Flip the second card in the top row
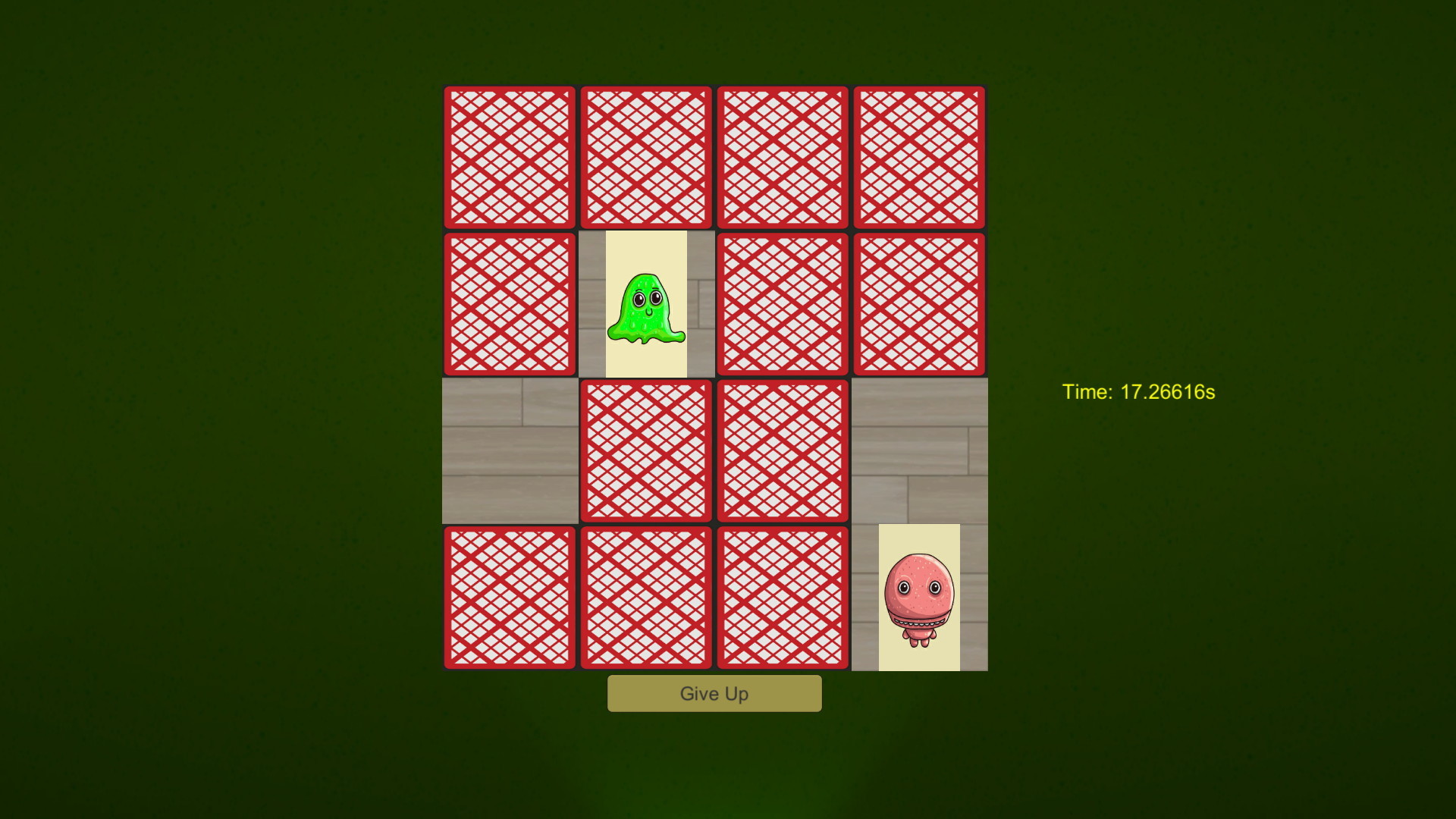 (x=646, y=157)
